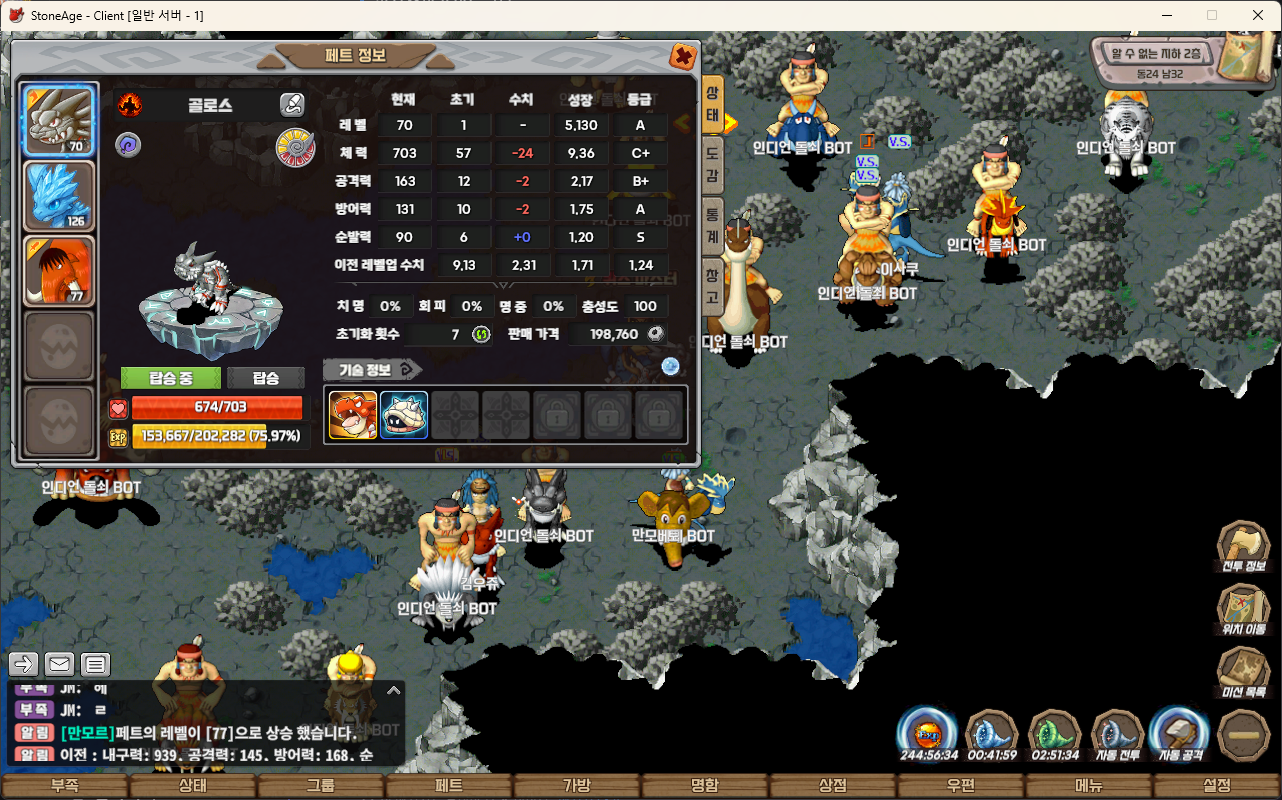Open the 설정 settings menu
This screenshot has width=1282, height=800.
coord(1217,786)
